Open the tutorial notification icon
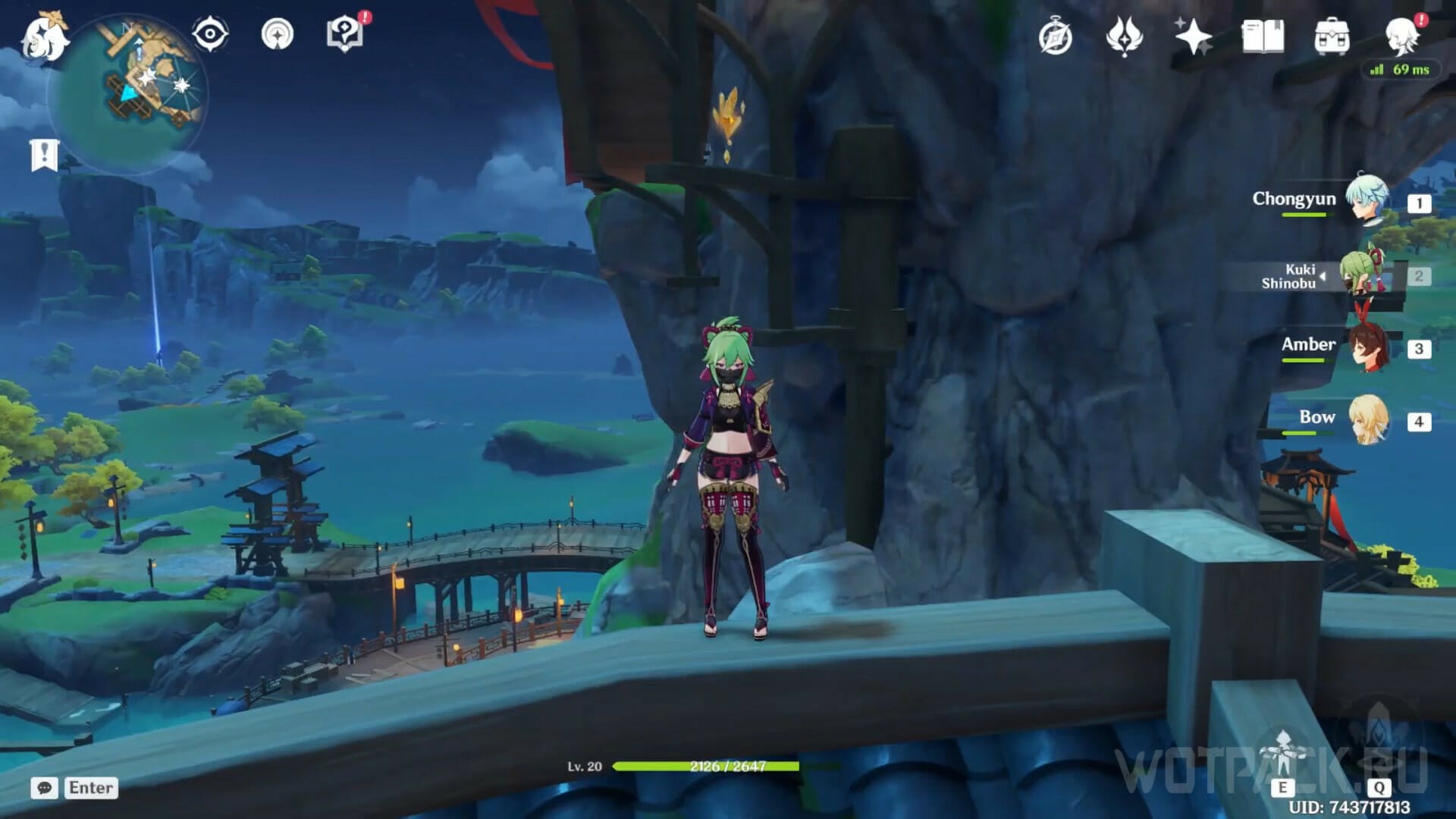This screenshot has height=819, width=1456. click(345, 34)
